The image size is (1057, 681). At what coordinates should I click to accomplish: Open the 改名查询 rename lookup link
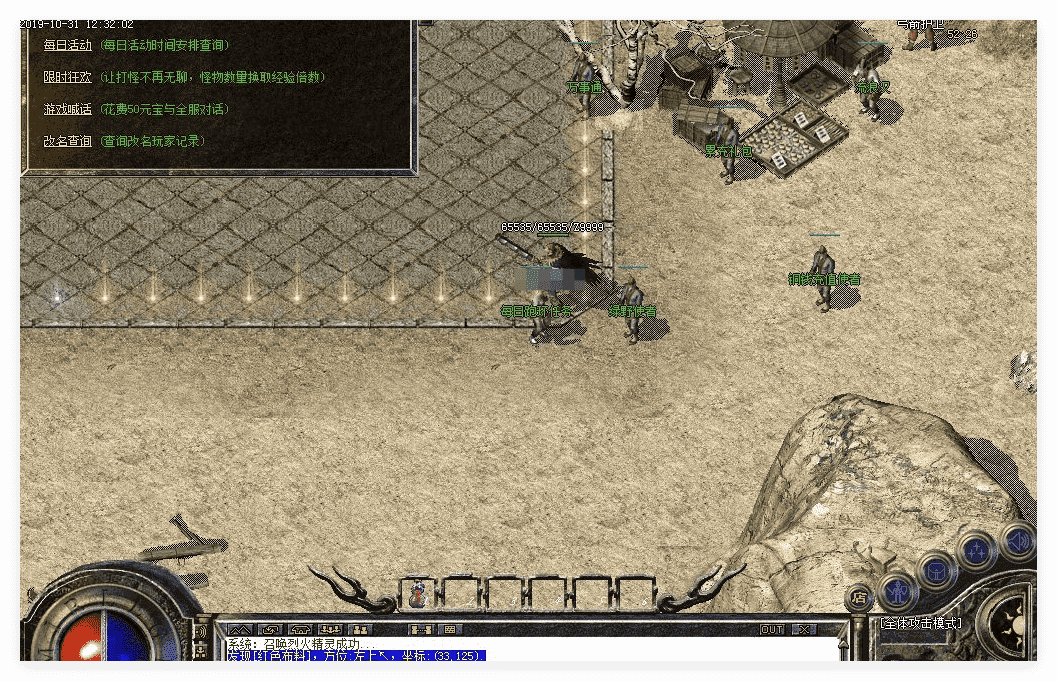[67, 141]
